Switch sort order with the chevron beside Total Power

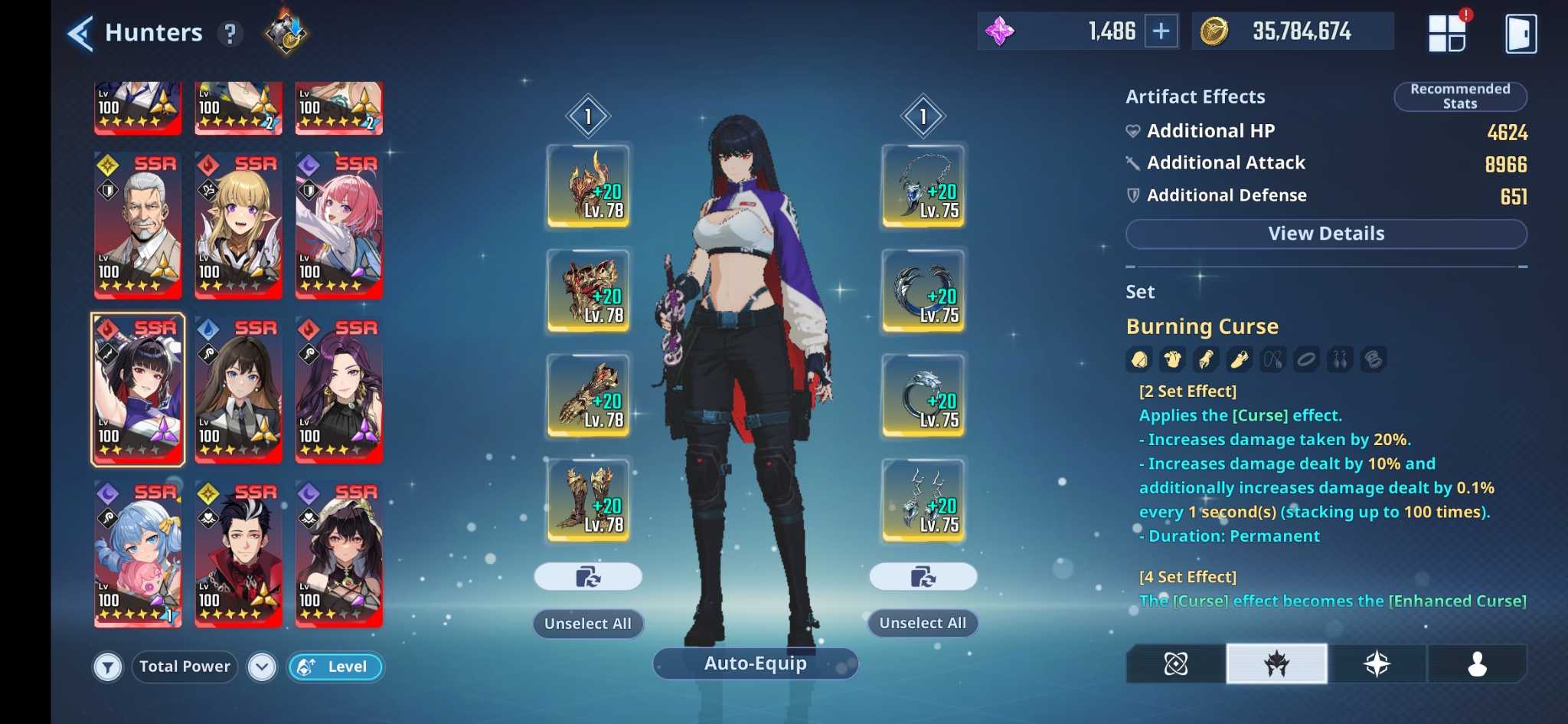coord(263,667)
